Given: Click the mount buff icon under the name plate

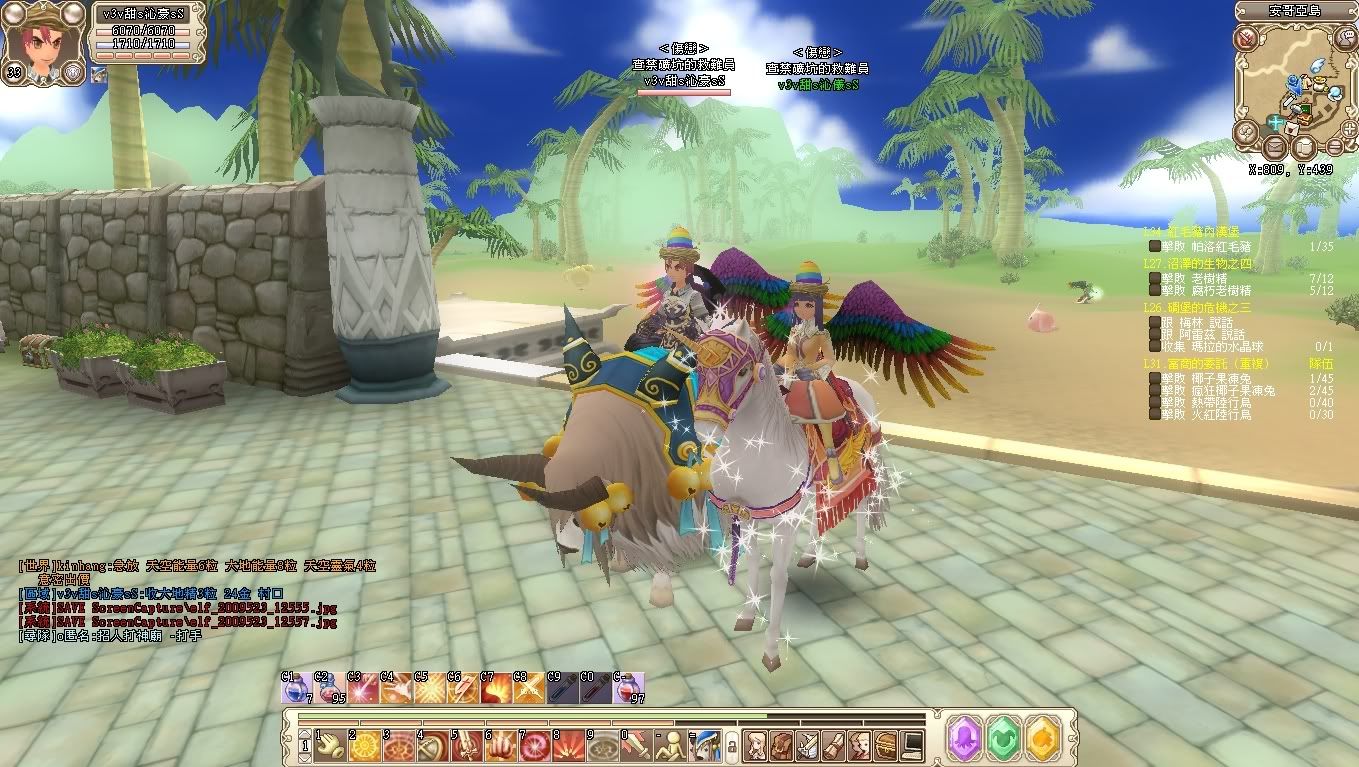Looking at the screenshot, I should point(98,73).
